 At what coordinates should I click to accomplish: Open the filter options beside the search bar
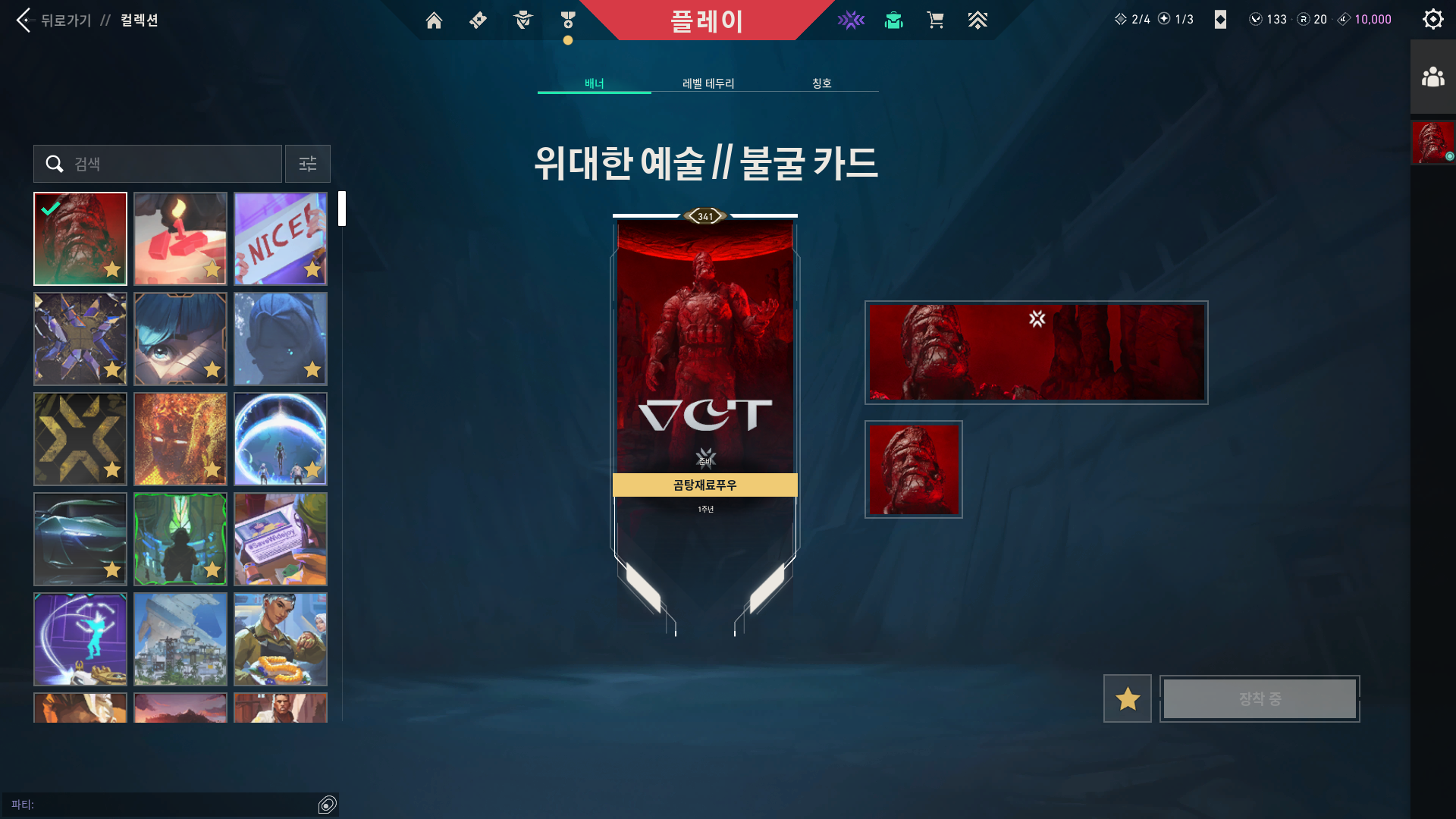[x=307, y=163]
